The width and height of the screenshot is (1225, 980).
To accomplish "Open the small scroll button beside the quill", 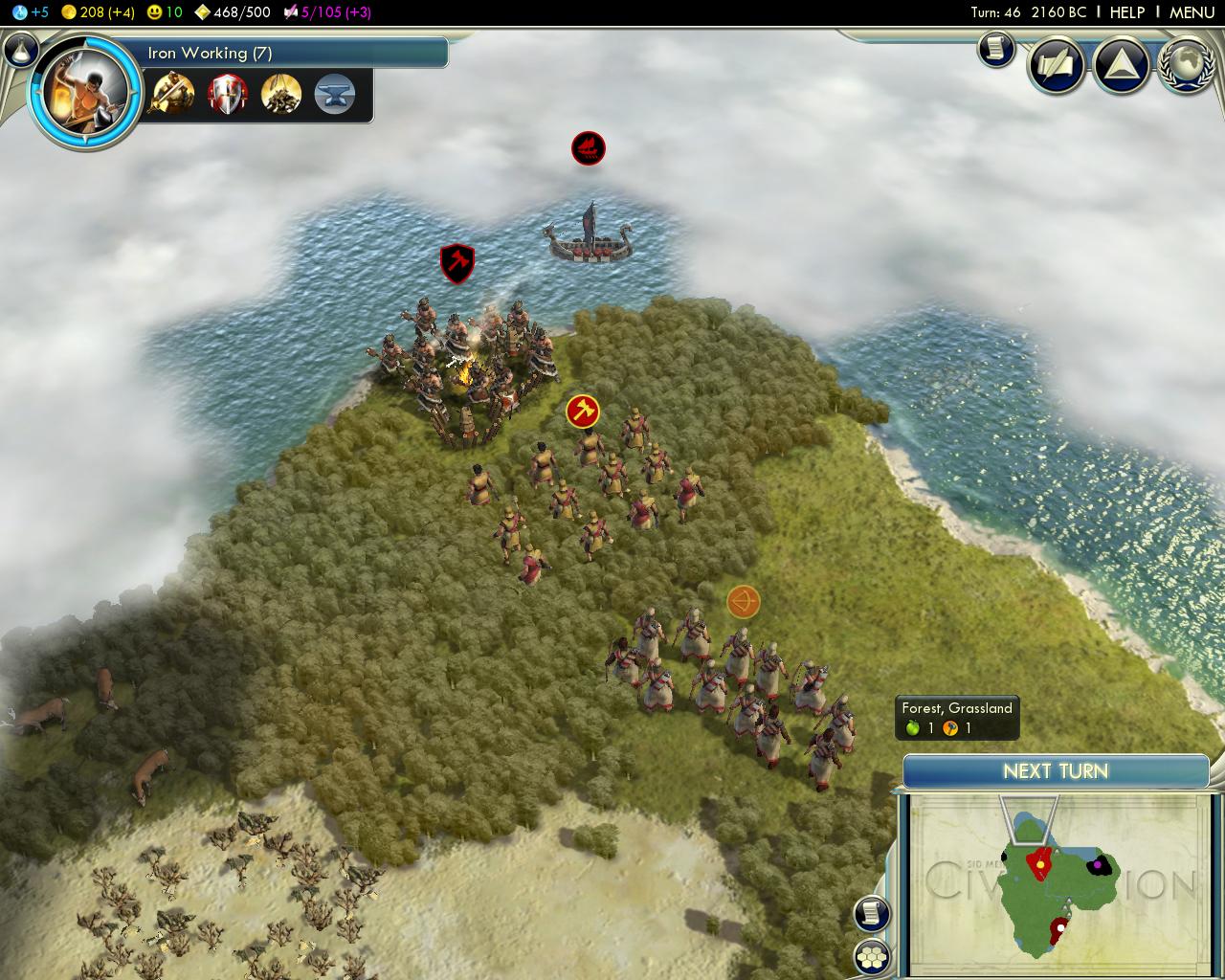I will [995, 49].
